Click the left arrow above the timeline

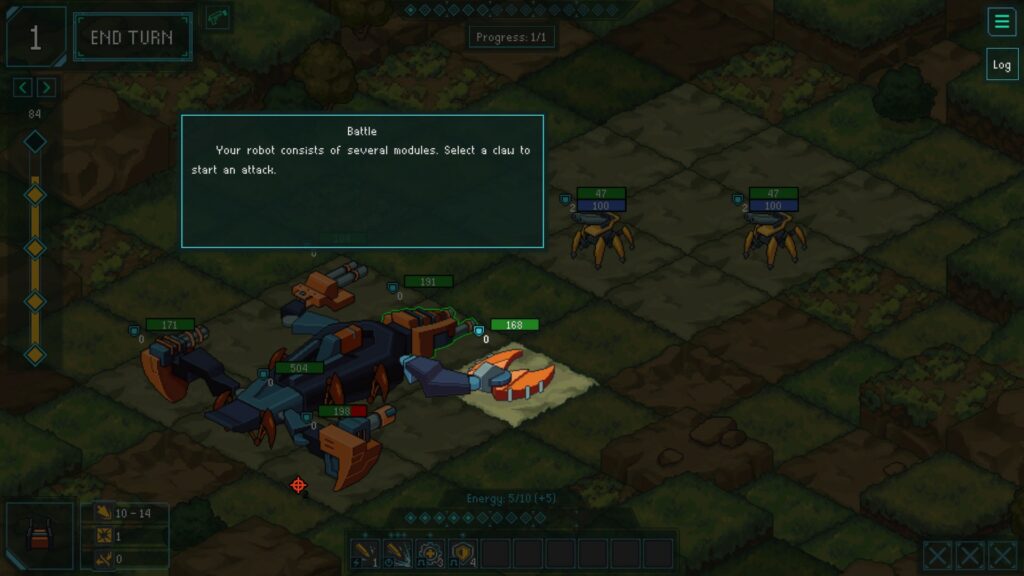[x=23, y=88]
